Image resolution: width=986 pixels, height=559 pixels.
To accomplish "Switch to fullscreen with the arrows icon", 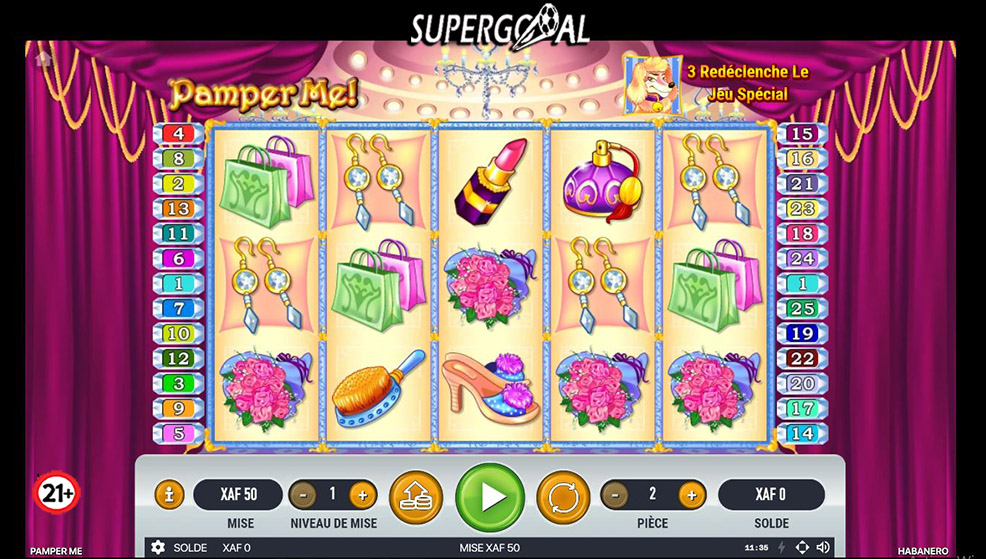I will click(802, 548).
